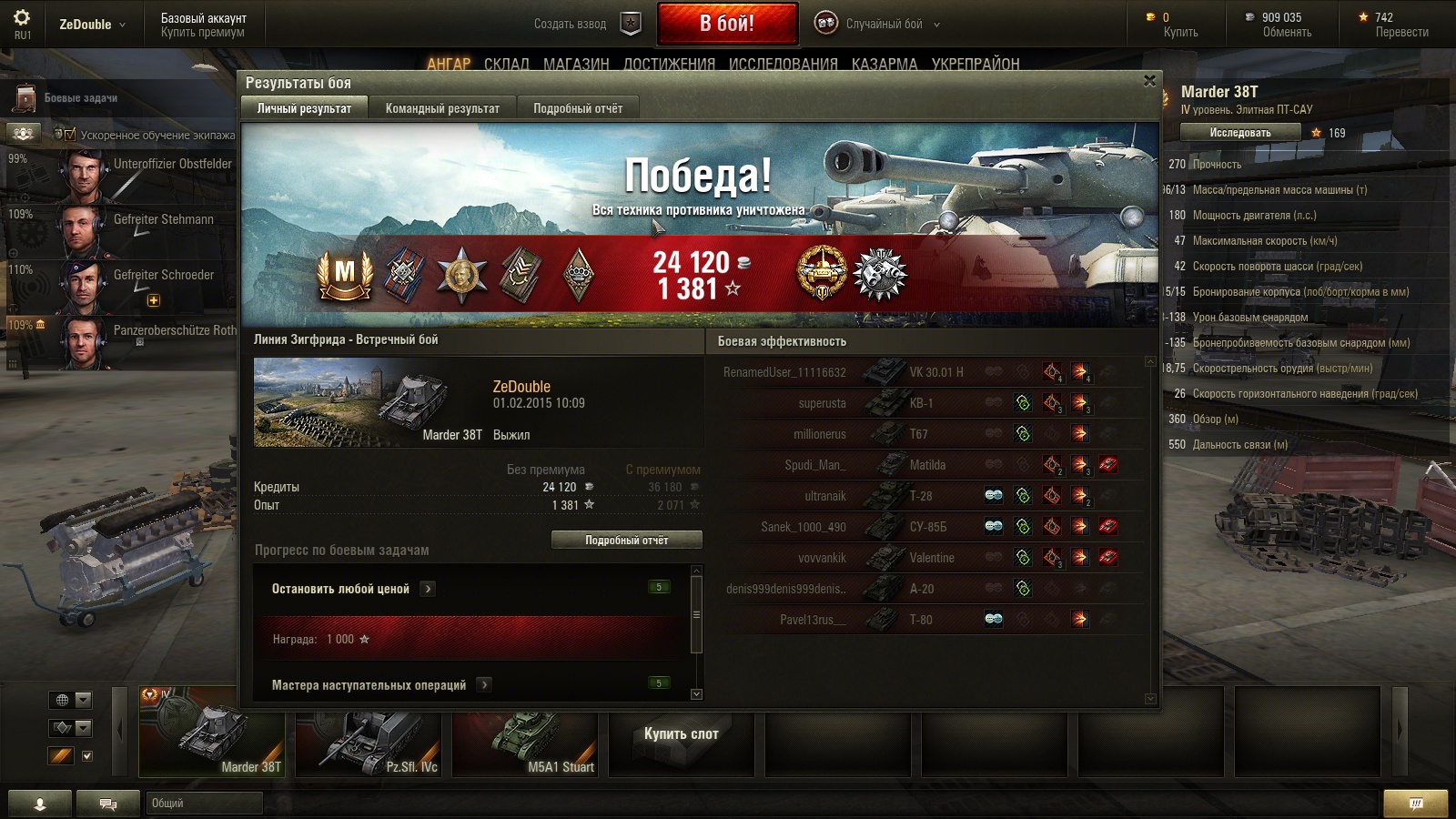Click Купить слот to buy a slot
The width and height of the screenshot is (1456, 819).
pyautogui.click(x=681, y=734)
